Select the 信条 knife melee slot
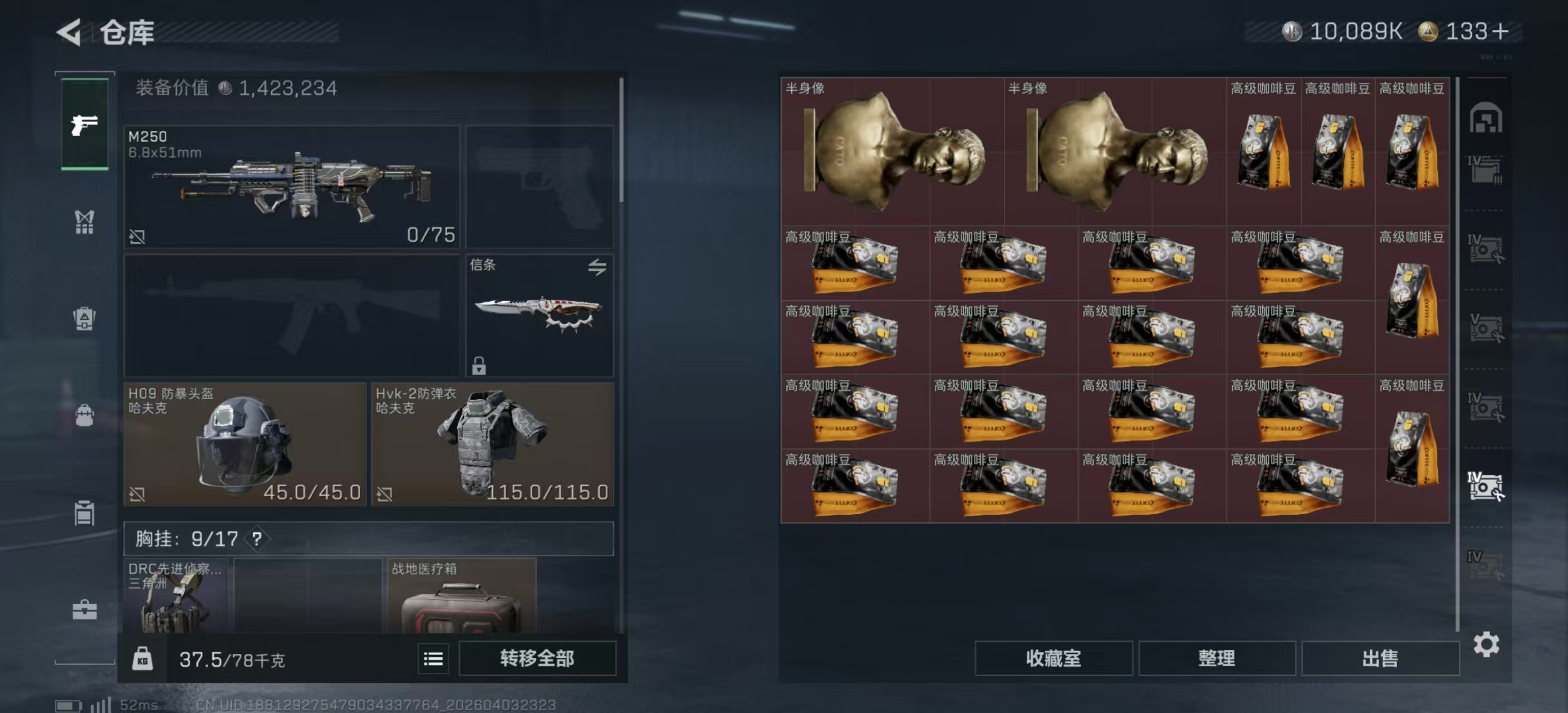This screenshot has height=713, width=1568. (538, 315)
